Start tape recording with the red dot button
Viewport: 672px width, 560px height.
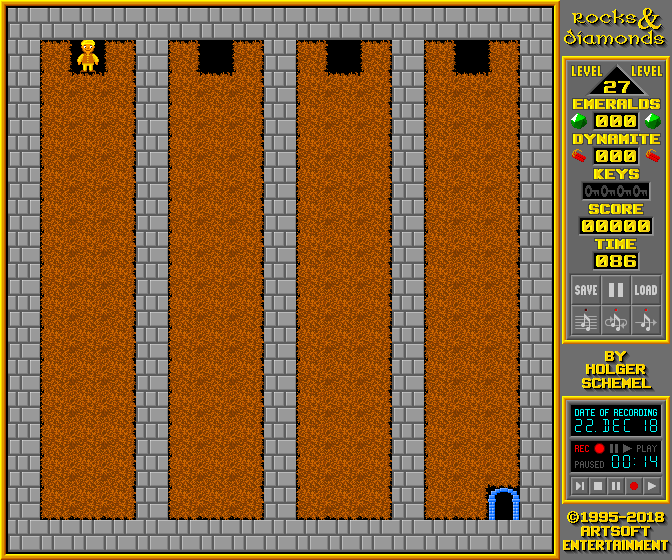tap(634, 486)
